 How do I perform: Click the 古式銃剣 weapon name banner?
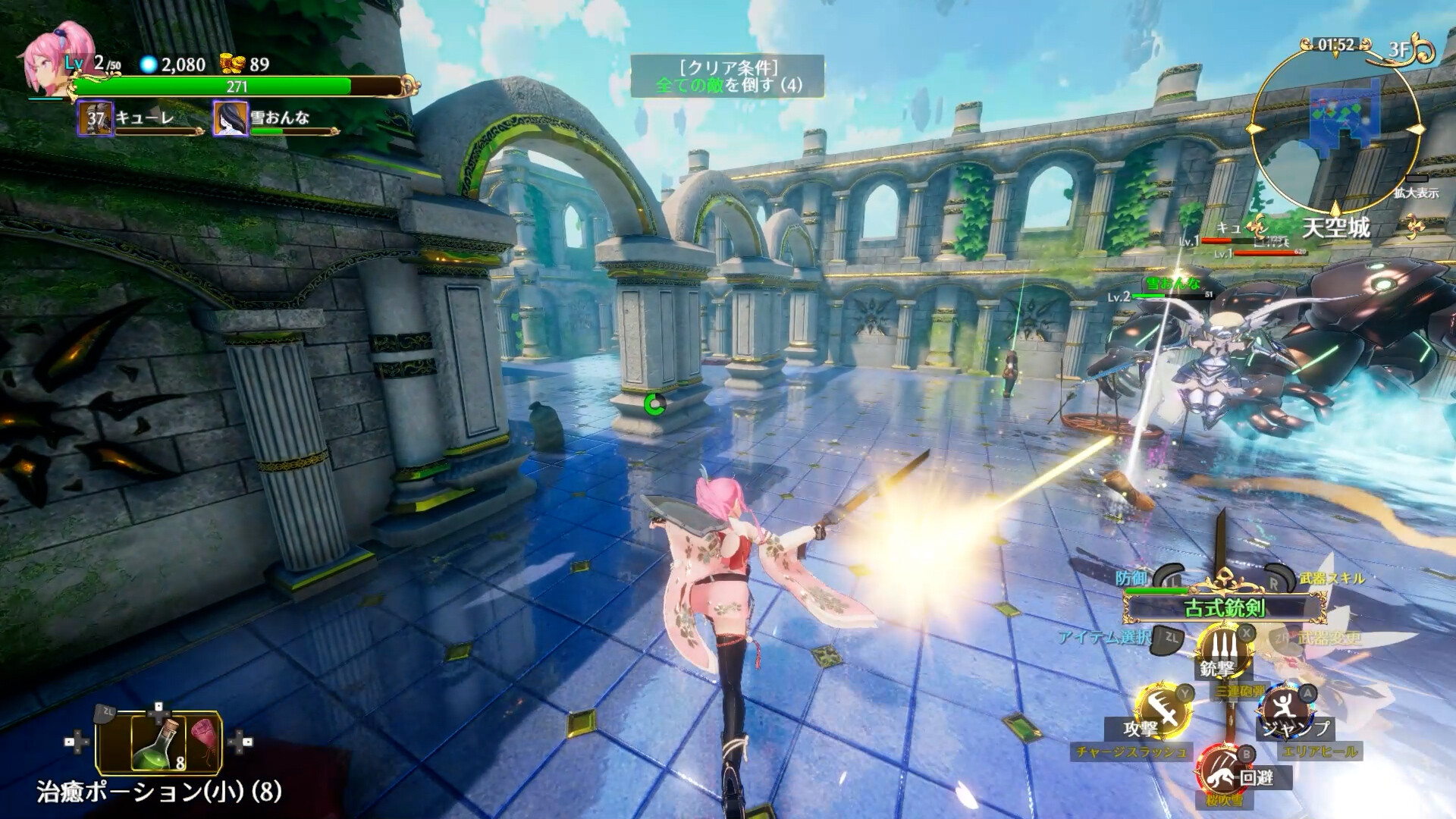(x=1224, y=607)
